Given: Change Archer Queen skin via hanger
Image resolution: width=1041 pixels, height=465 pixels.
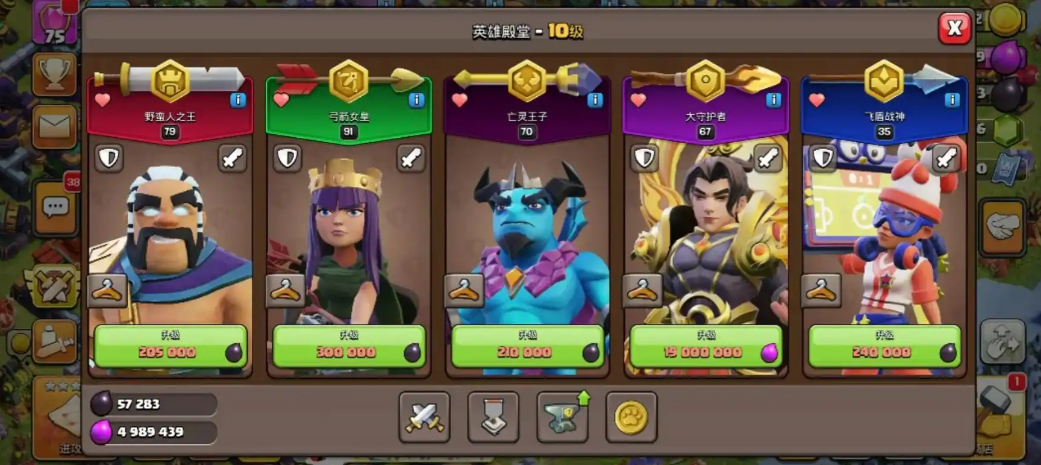Looking at the screenshot, I should point(286,291).
